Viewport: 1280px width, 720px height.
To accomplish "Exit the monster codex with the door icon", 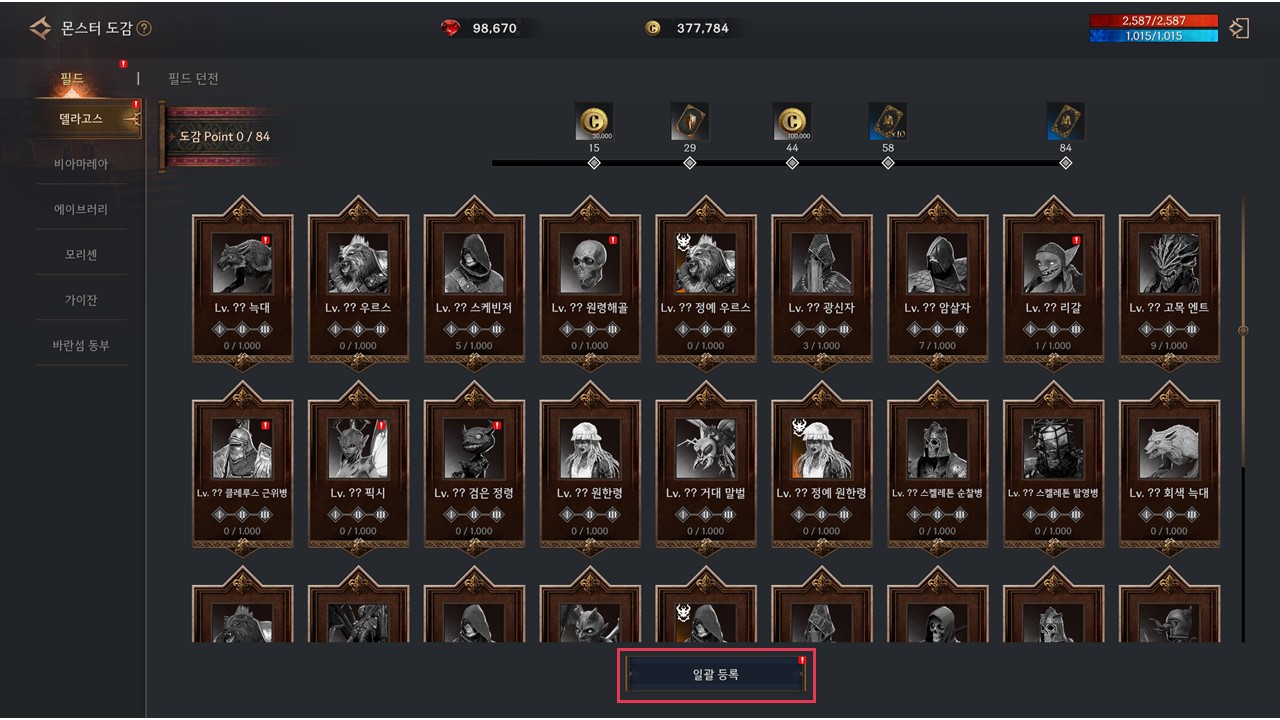I will [x=1239, y=28].
